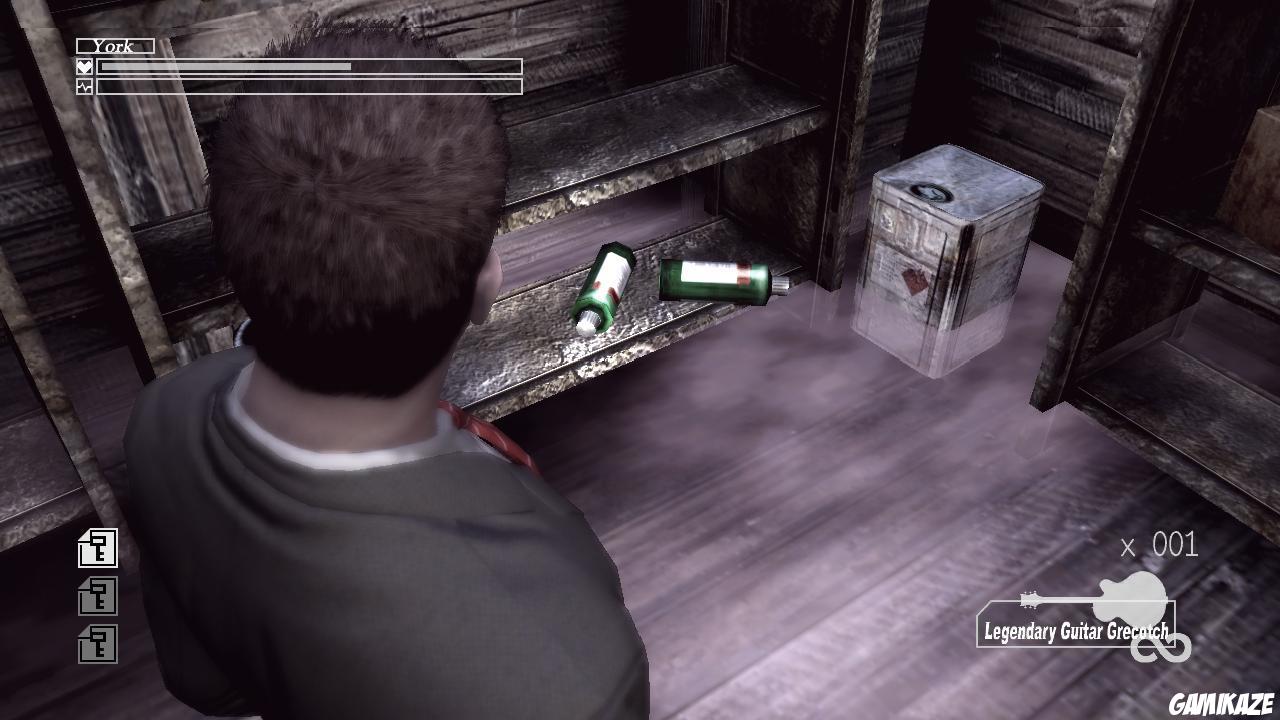
Task: Select the heartbeat icon next to the stamina bar
Action: pos(85,84)
